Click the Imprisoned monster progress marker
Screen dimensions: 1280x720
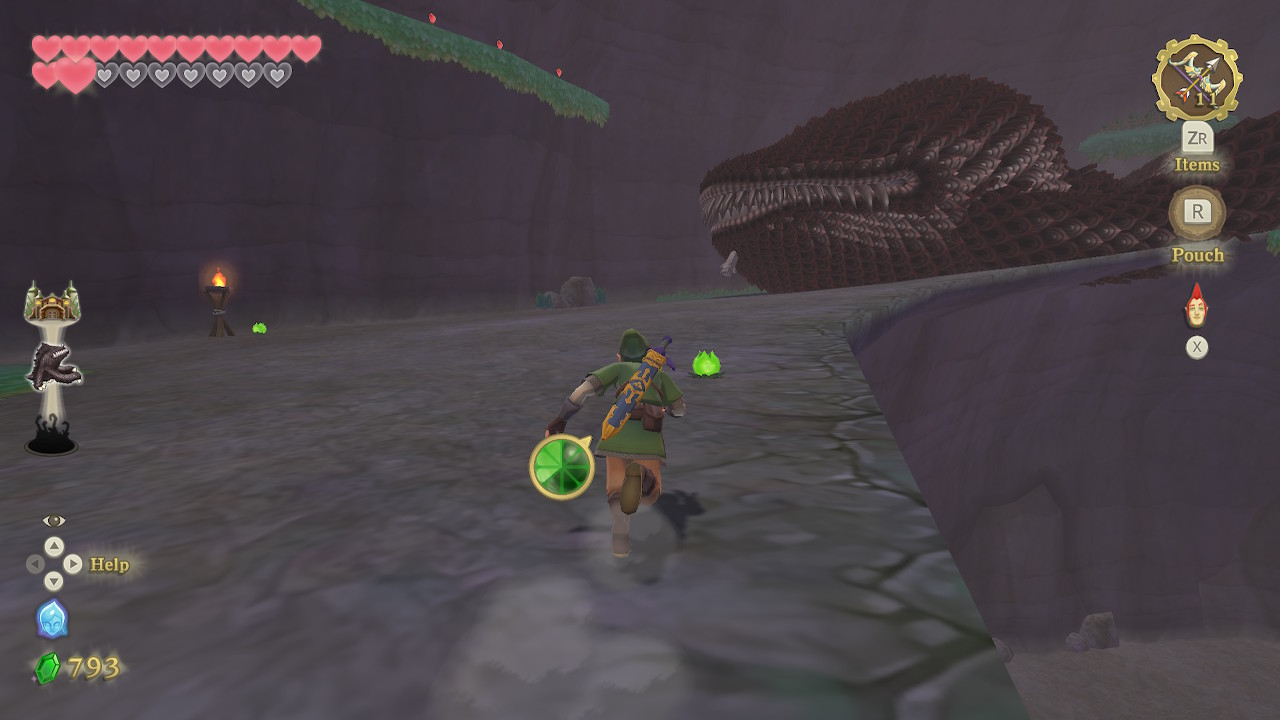(x=53, y=366)
